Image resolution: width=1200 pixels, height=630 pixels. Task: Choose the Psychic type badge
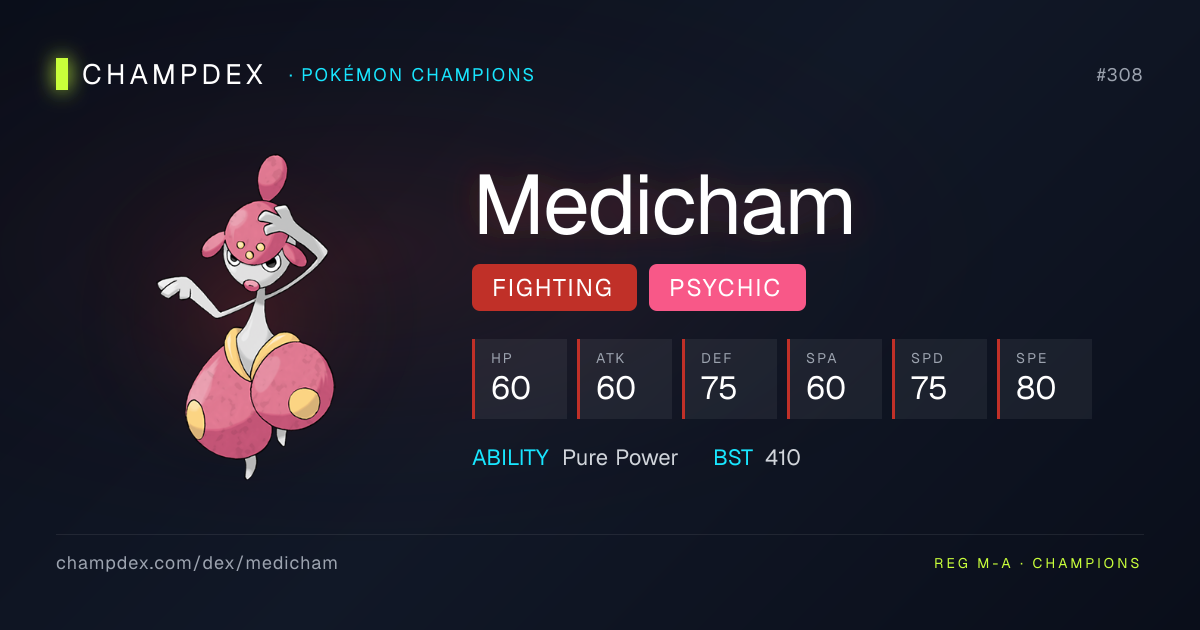click(726, 288)
